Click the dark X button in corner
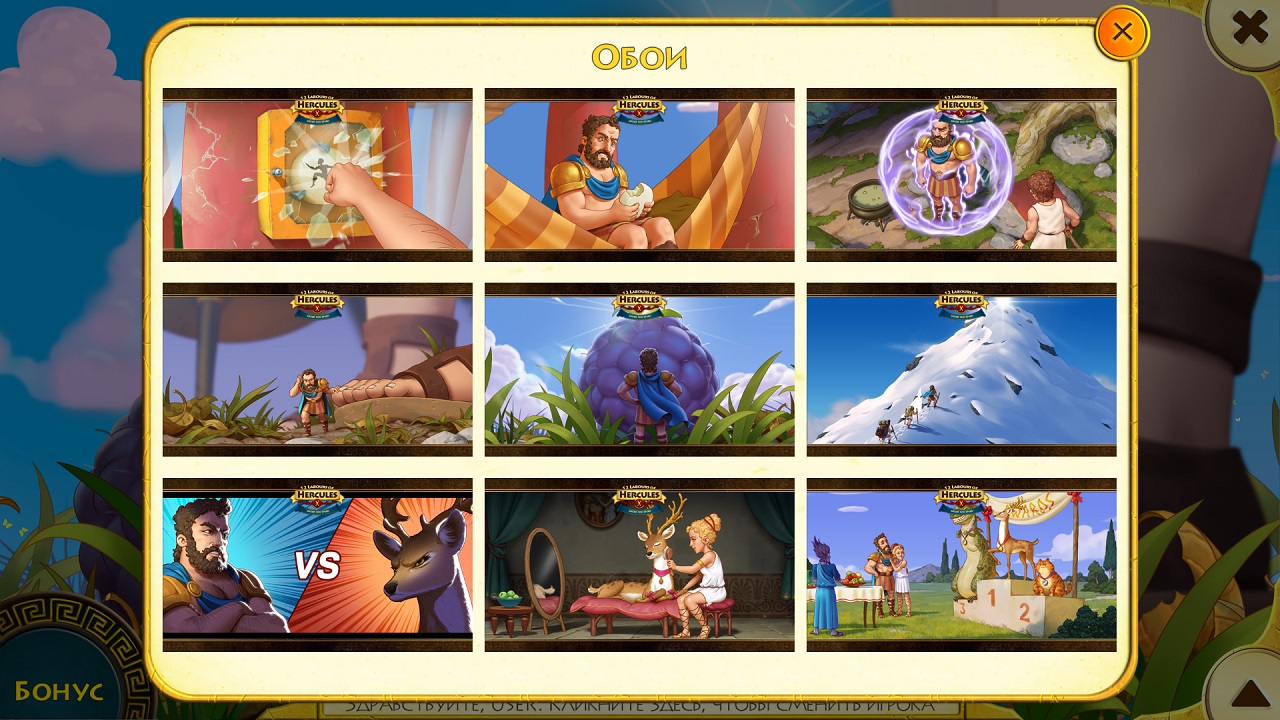The image size is (1280, 720). 1249,28
